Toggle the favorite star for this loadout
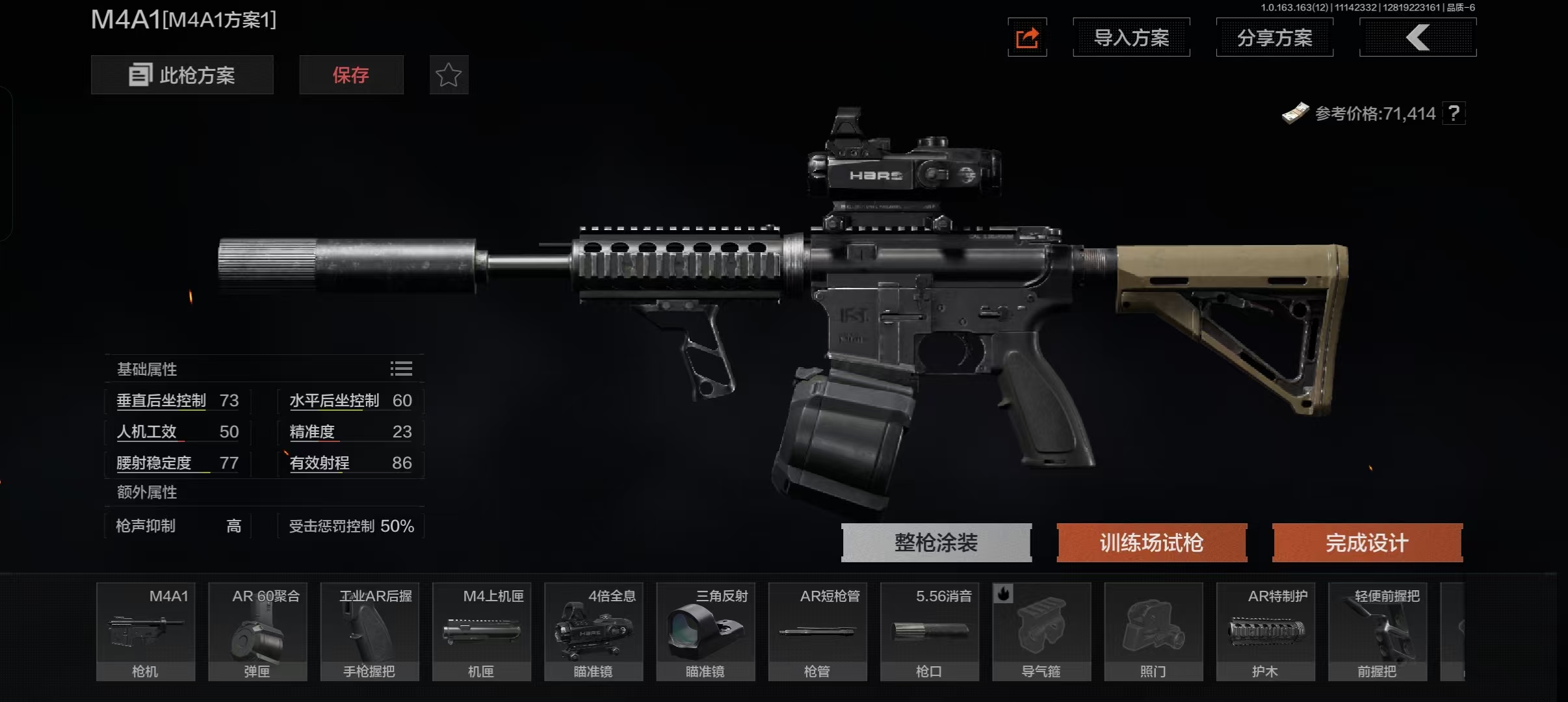The image size is (1568, 702). pos(449,75)
